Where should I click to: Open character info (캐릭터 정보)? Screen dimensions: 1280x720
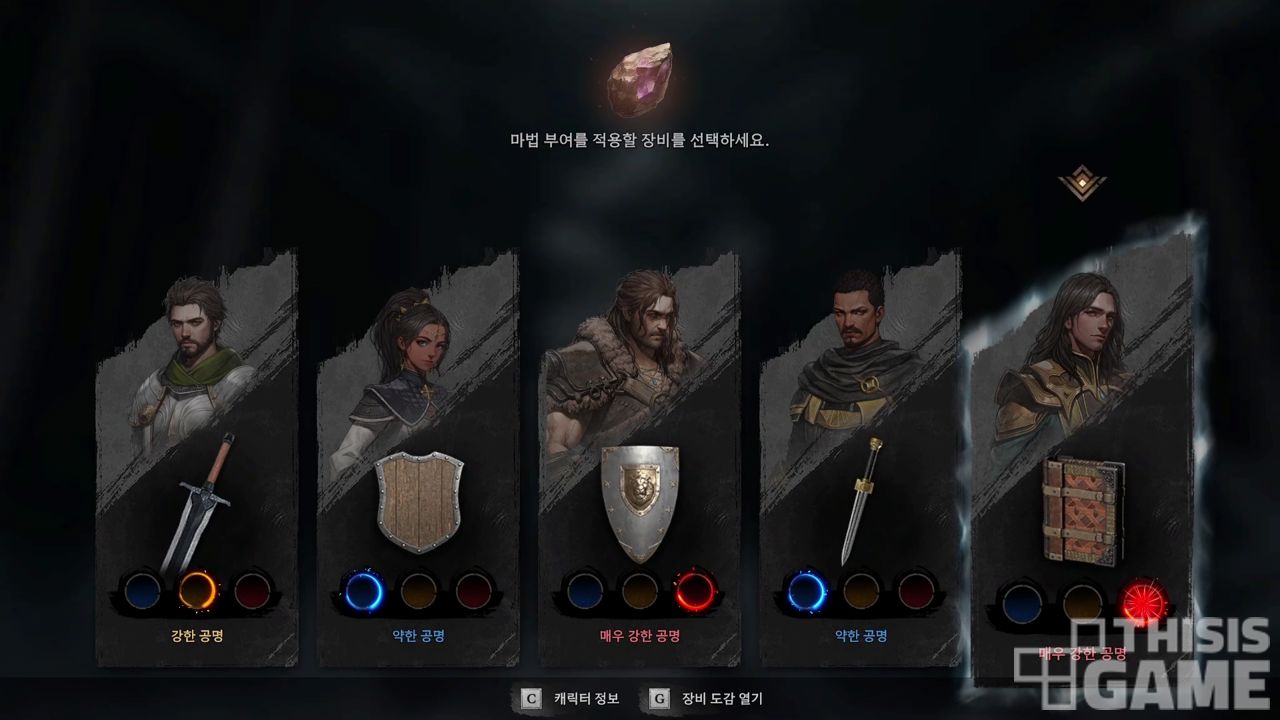[x=573, y=699]
